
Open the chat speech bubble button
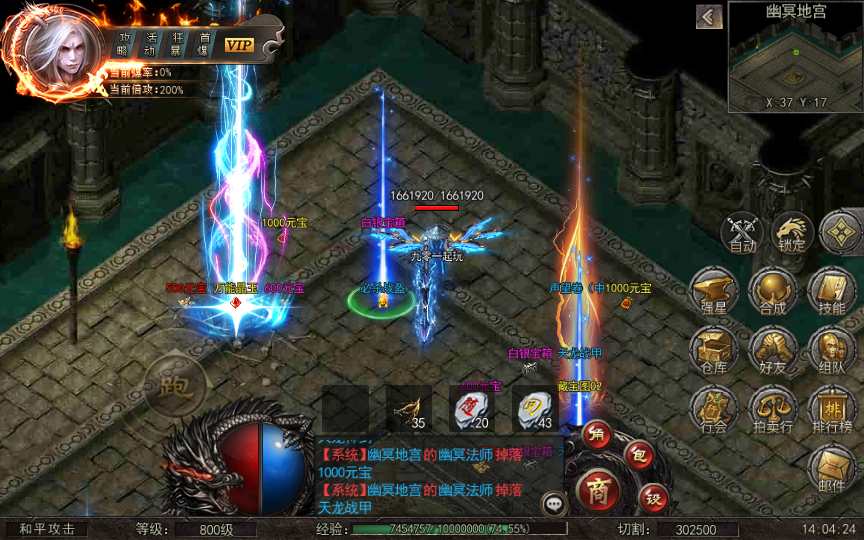(553, 503)
